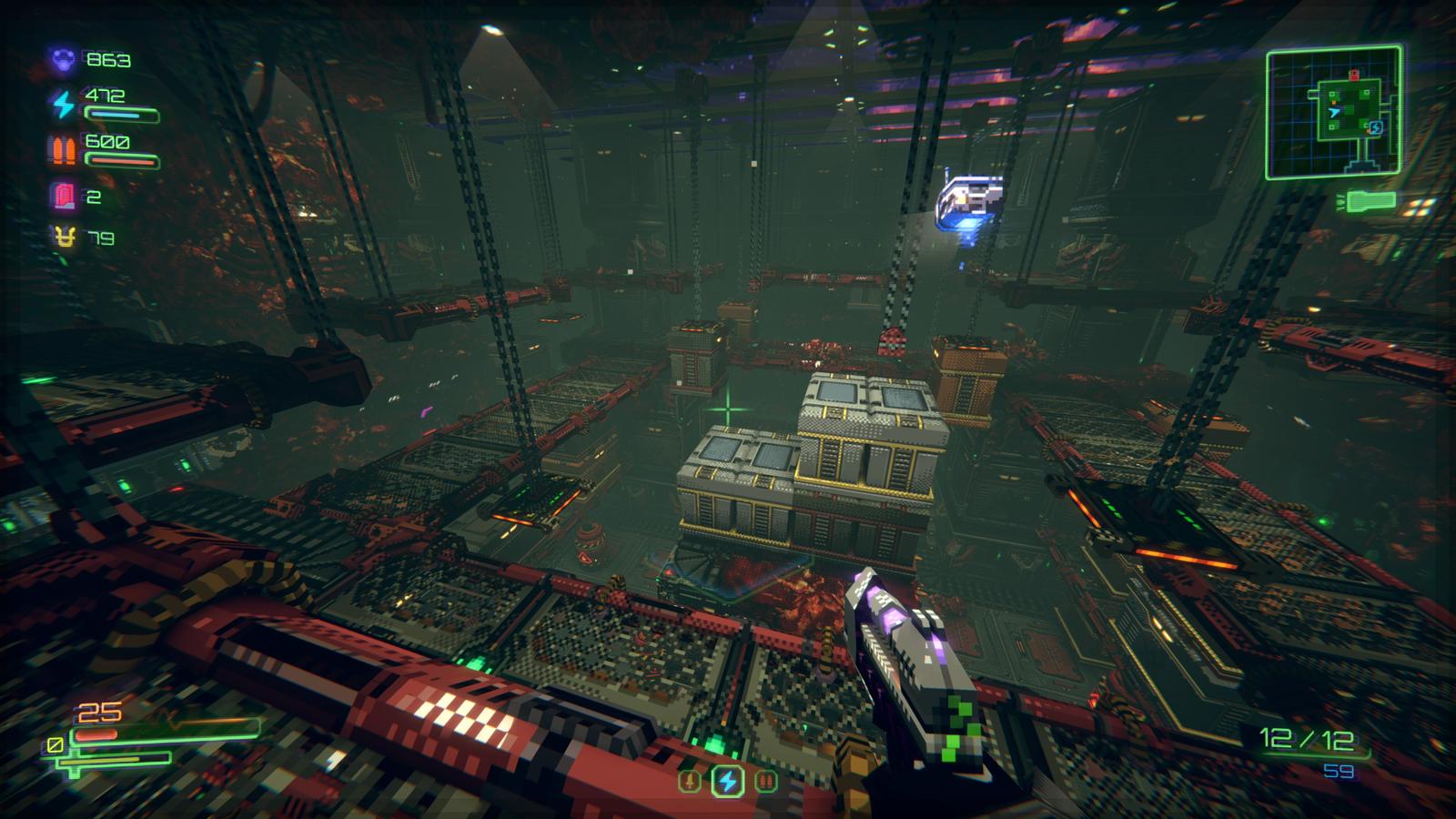Click the pink keycard icon
Viewport: 1456px width, 819px height.
[62, 196]
